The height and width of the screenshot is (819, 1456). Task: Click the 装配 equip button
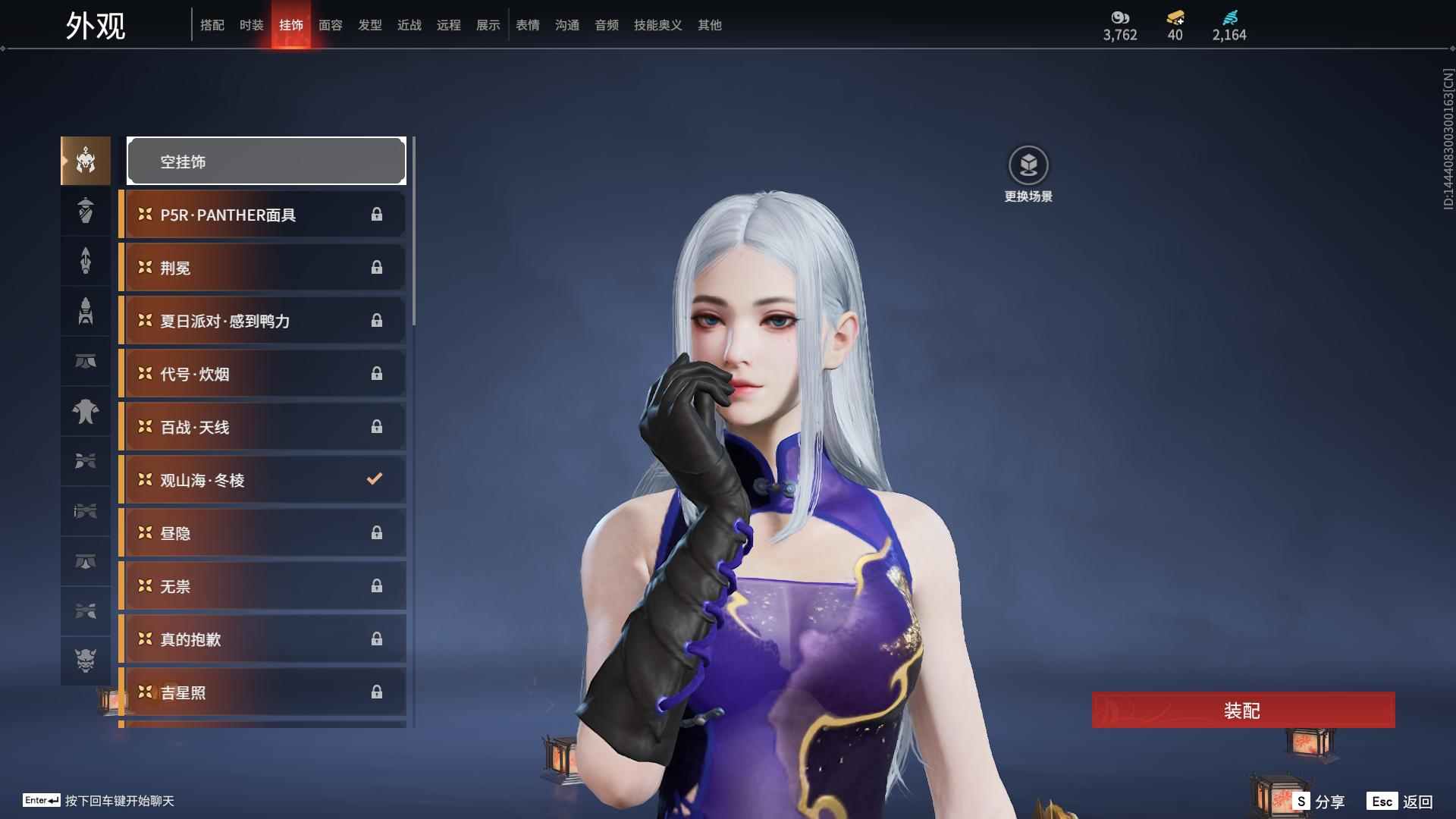click(x=1243, y=711)
